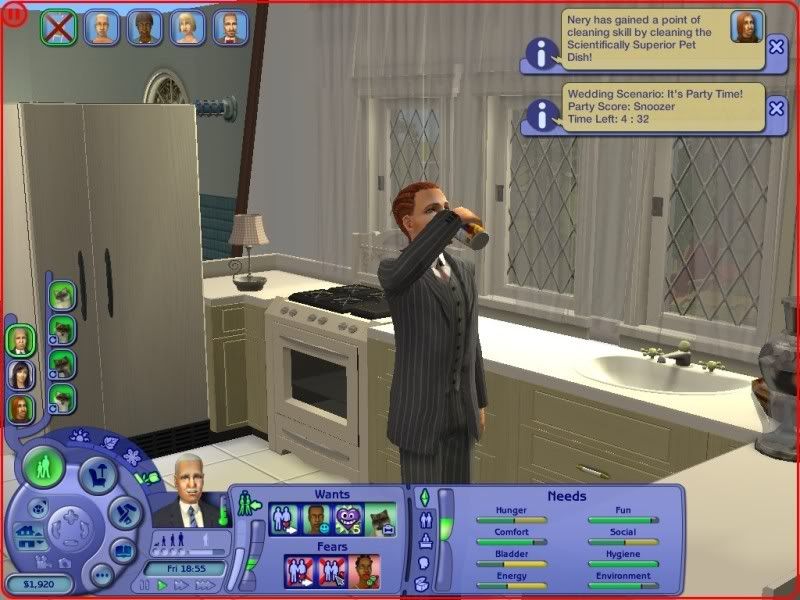Click the pause indicator in the corner

pyautogui.click(x=11, y=13)
